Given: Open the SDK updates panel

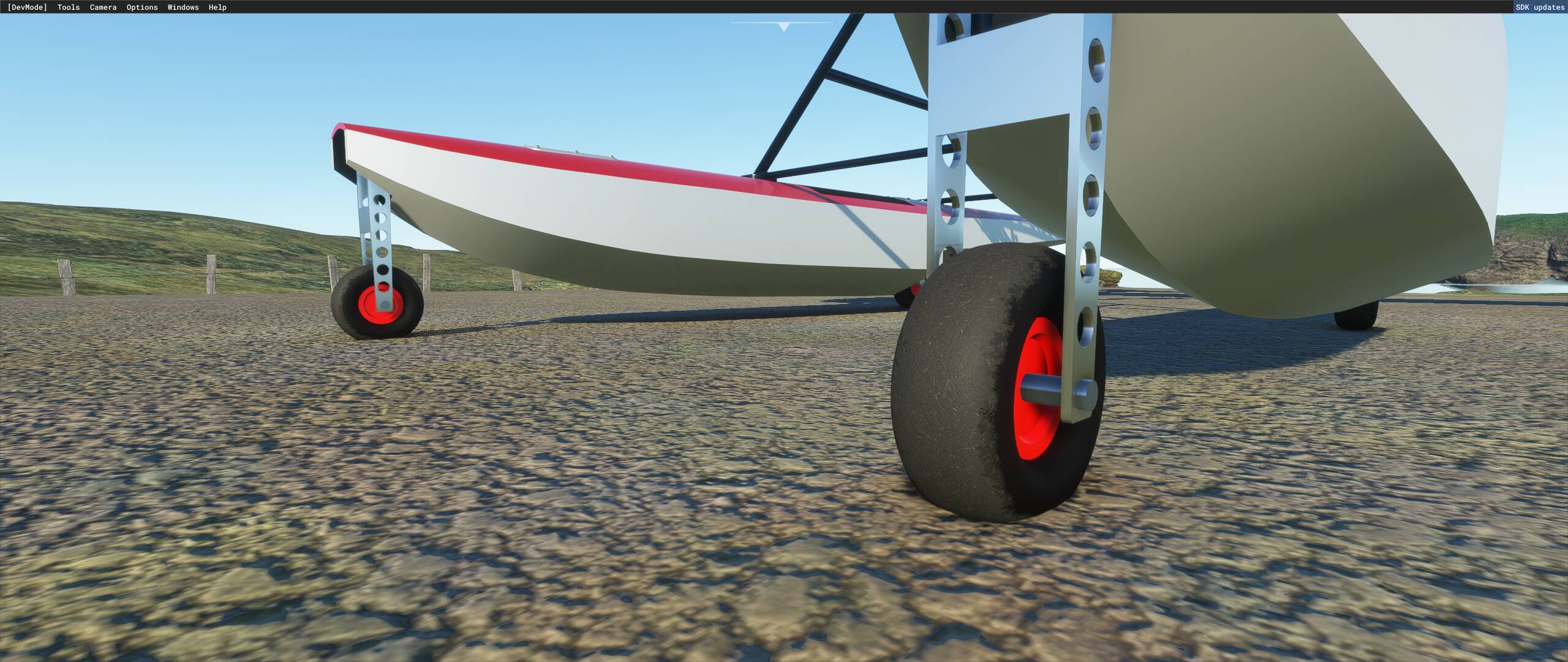Looking at the screenshot, I should point(1538,7).
